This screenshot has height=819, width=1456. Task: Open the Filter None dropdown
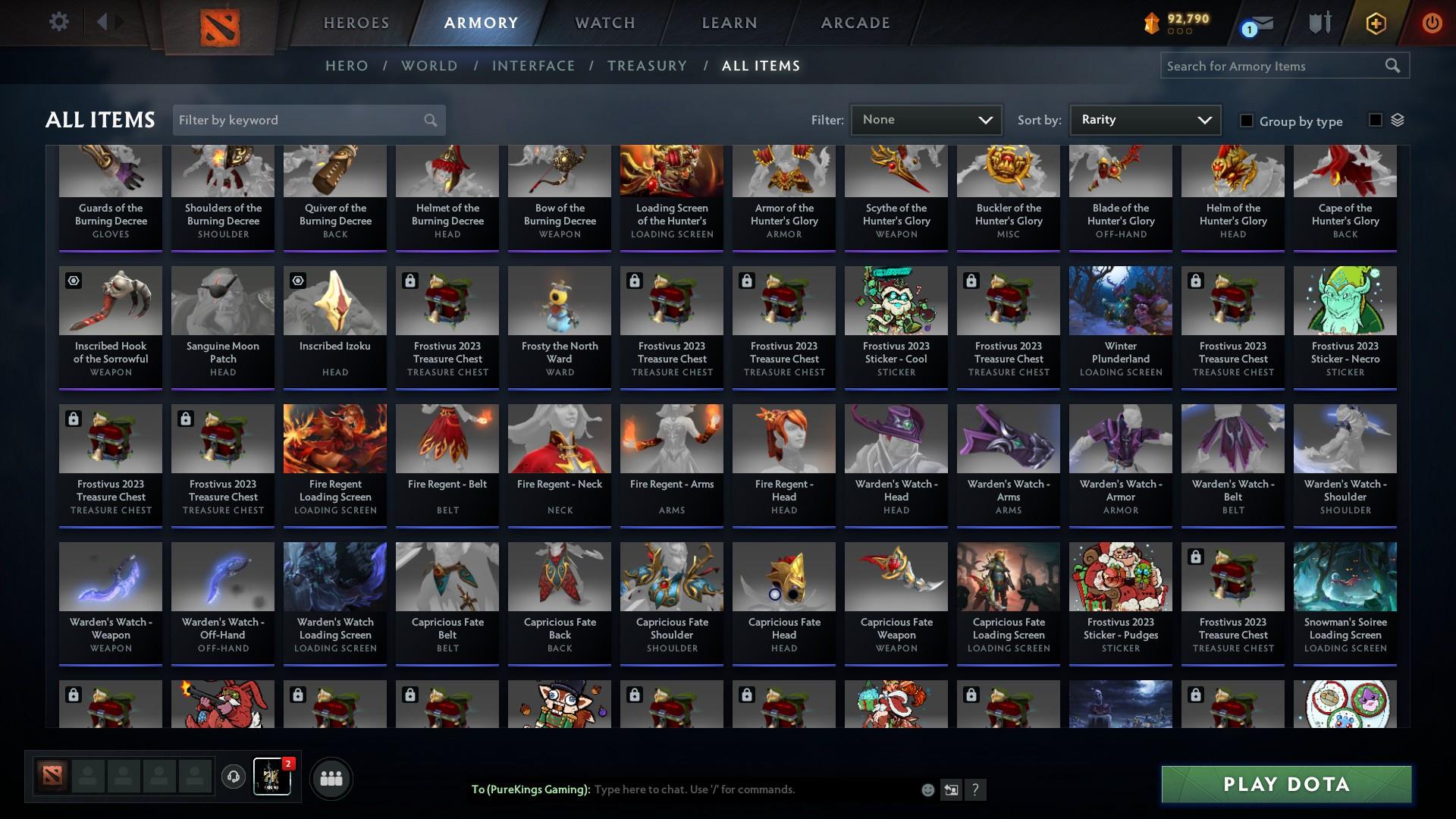926,119
